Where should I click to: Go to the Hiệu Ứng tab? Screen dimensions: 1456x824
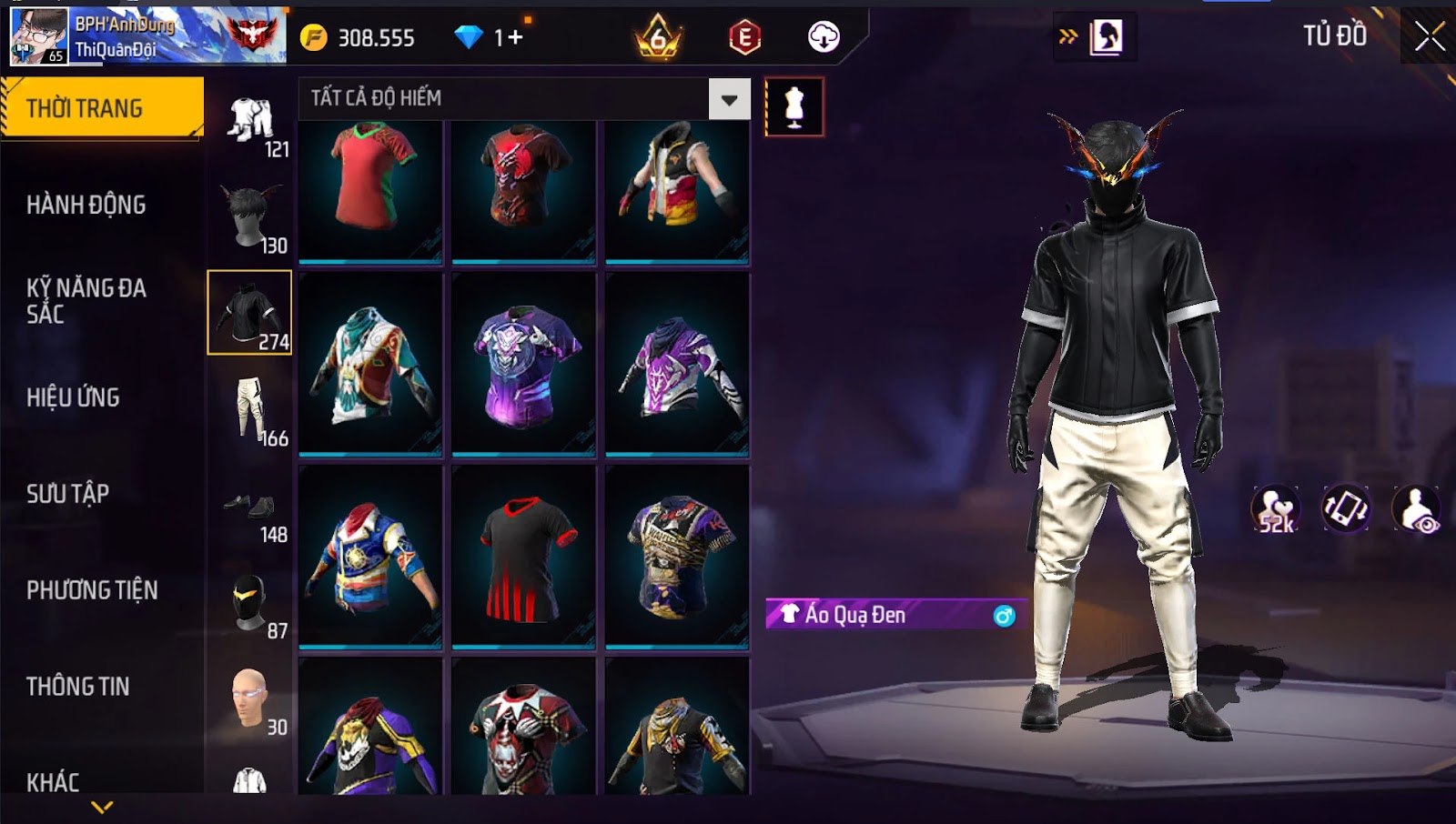pyautogui.click(x=74, y=397)
